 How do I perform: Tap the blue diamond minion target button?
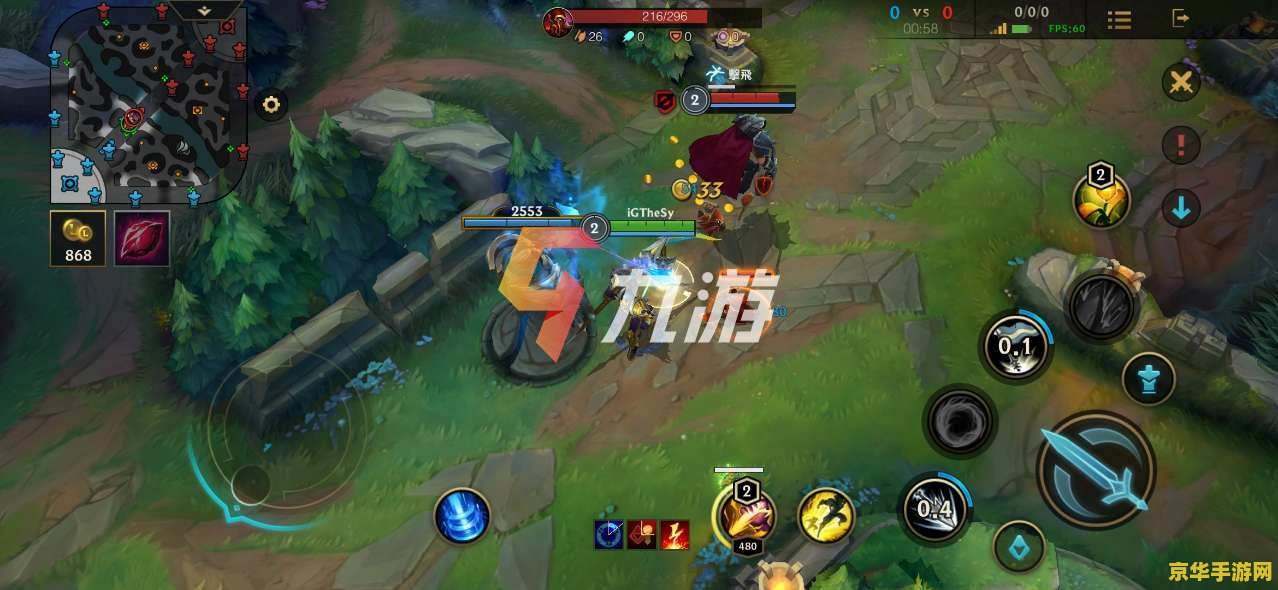point(1019,547)
